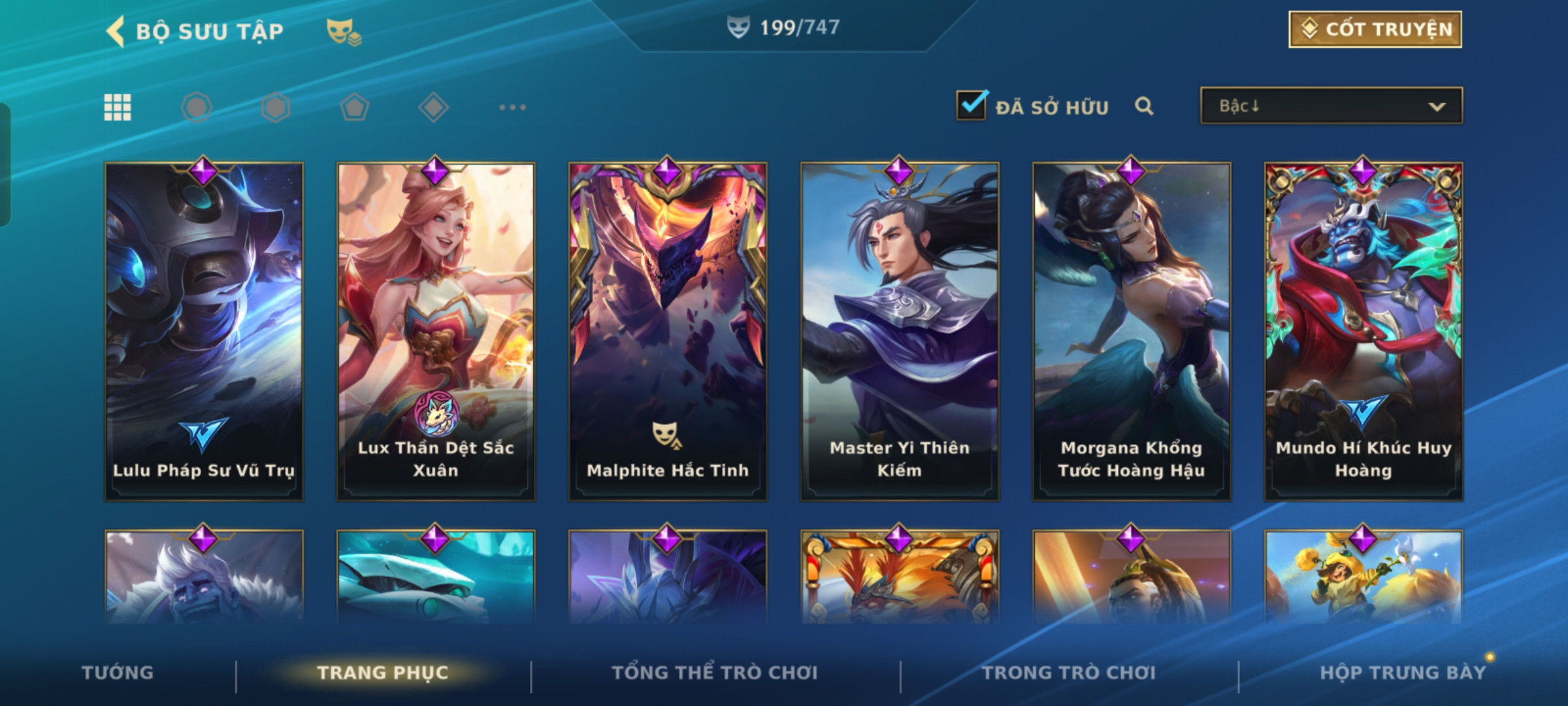Show more filters via three dots
This screenshot has height=706, width=1568.
coord(512,107)
